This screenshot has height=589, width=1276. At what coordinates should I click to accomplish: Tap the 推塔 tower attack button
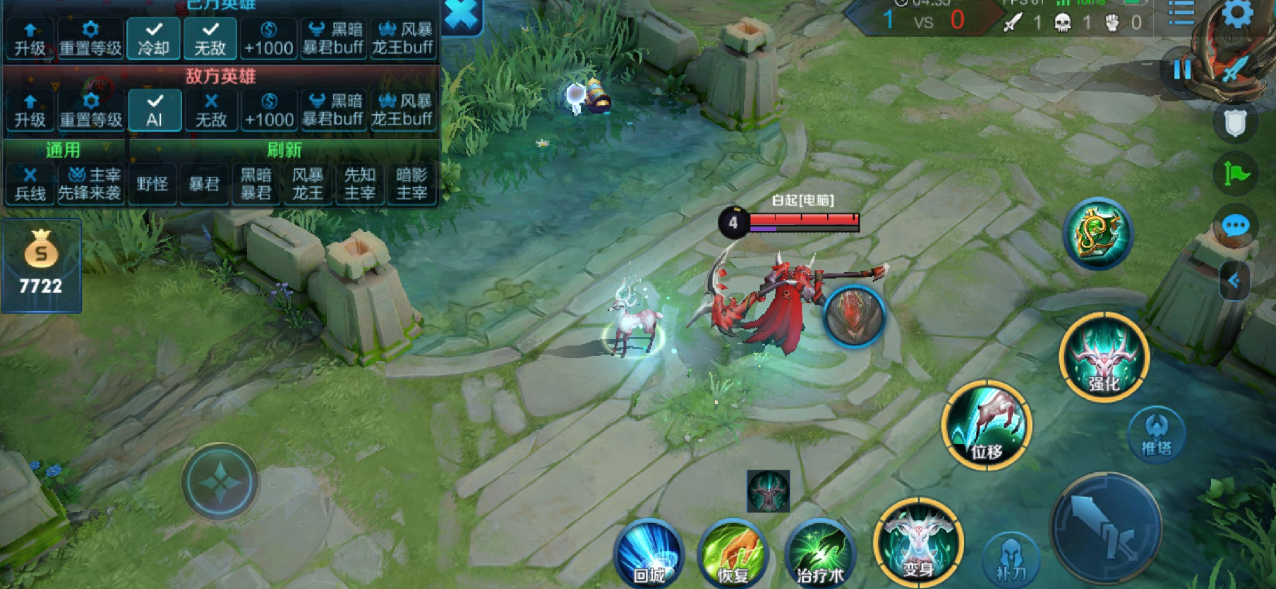(1155, 434)
